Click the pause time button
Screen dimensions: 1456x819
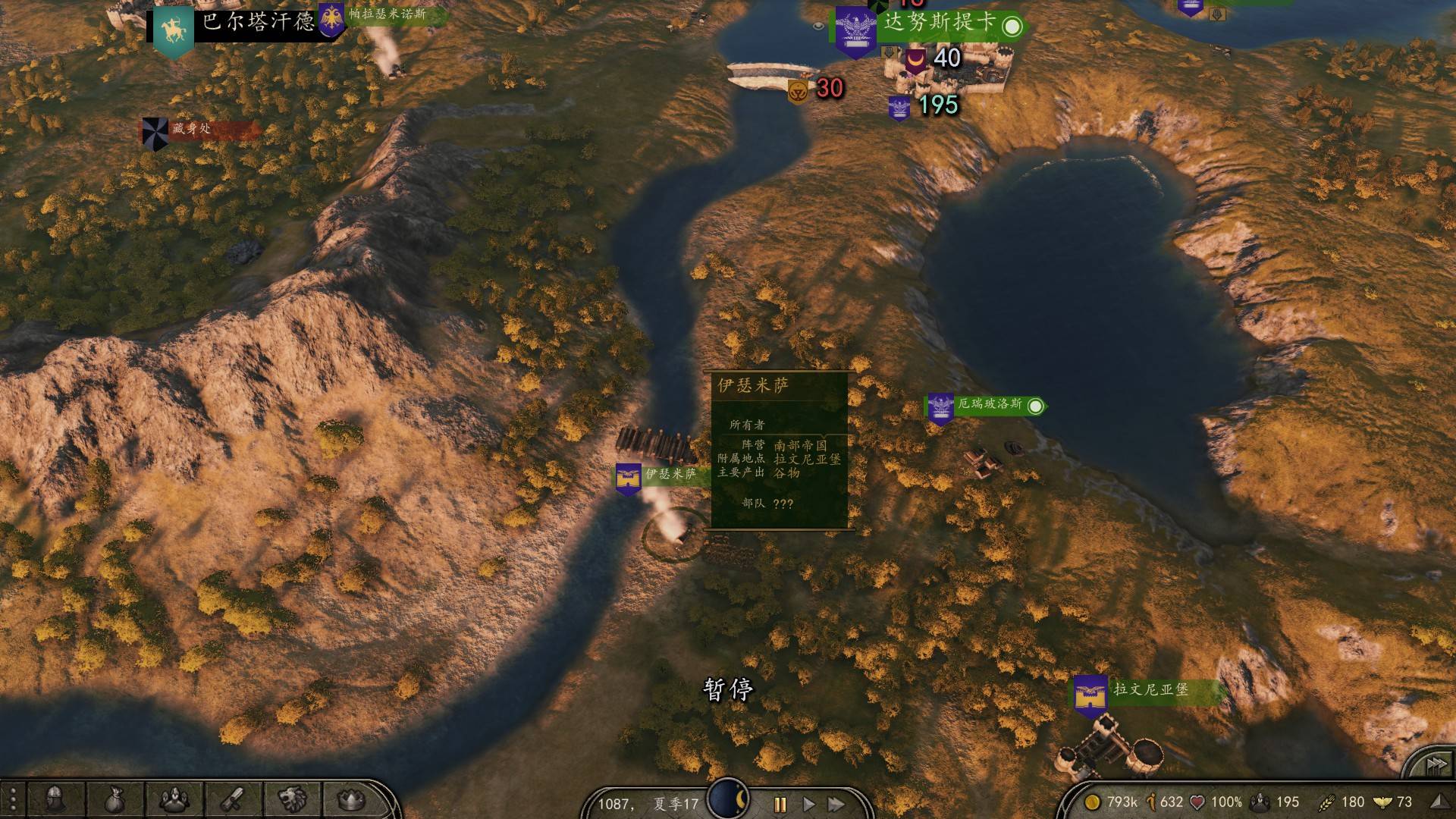pos(780,804)
